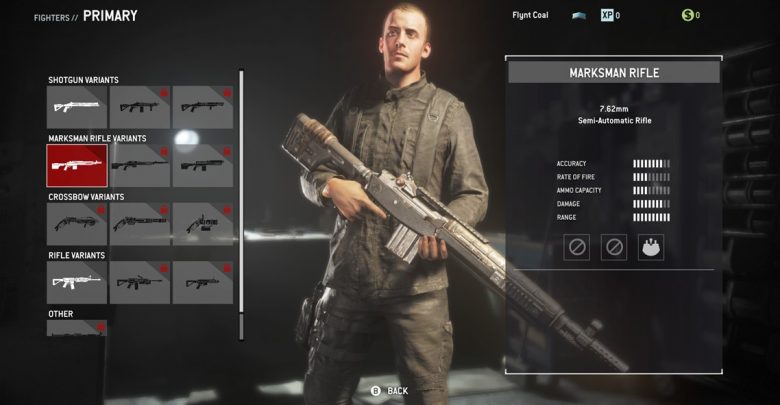
Task: Select the unlocked white rifle variant
Action: [x=77, y=283]
